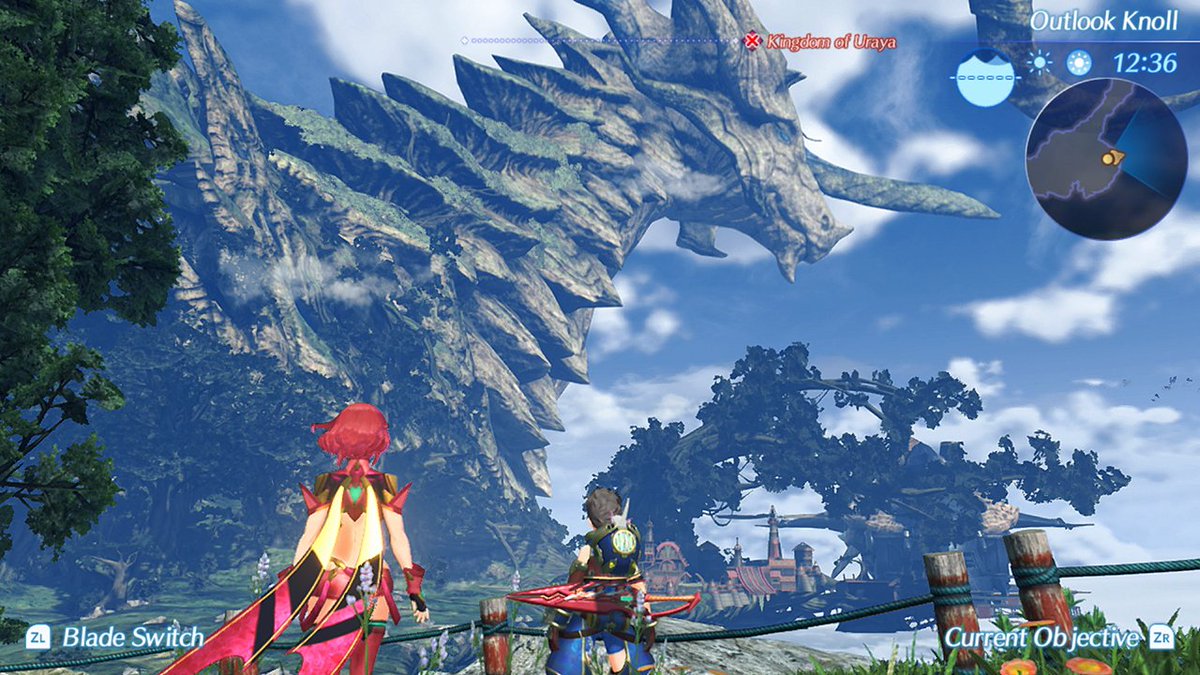1200x675 pixels.
Task: Show the Current Objective tracker
Action: (1043, 637)
